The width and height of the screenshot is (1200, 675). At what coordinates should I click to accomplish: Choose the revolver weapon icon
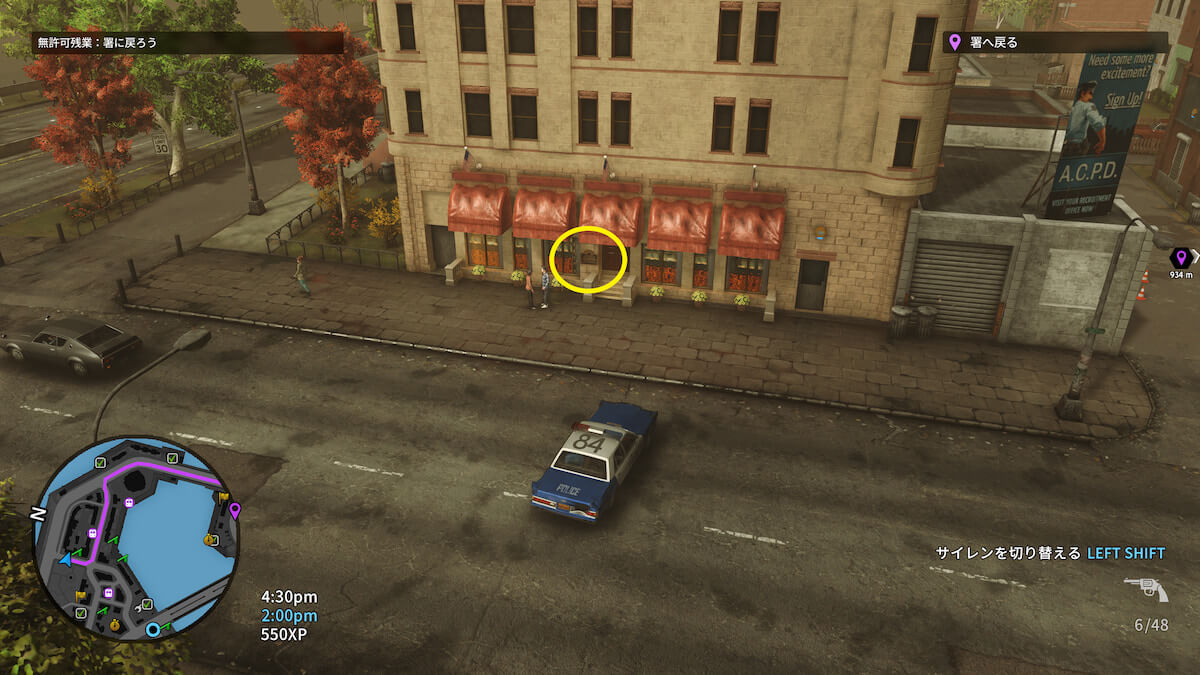click(x=1146, y=590)
